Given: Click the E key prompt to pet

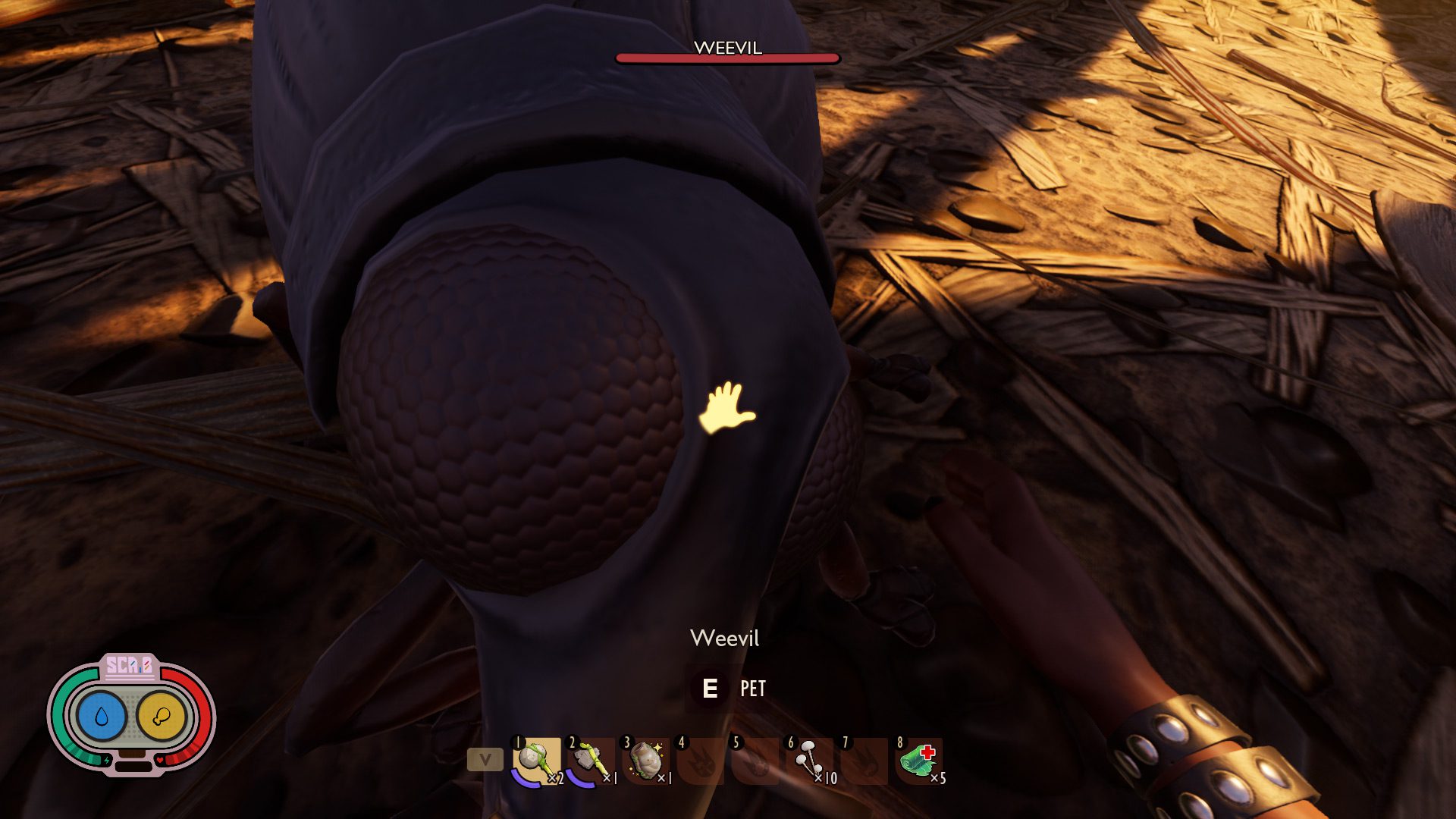Looking at the screenshot, I should click(x=710, y=690).
